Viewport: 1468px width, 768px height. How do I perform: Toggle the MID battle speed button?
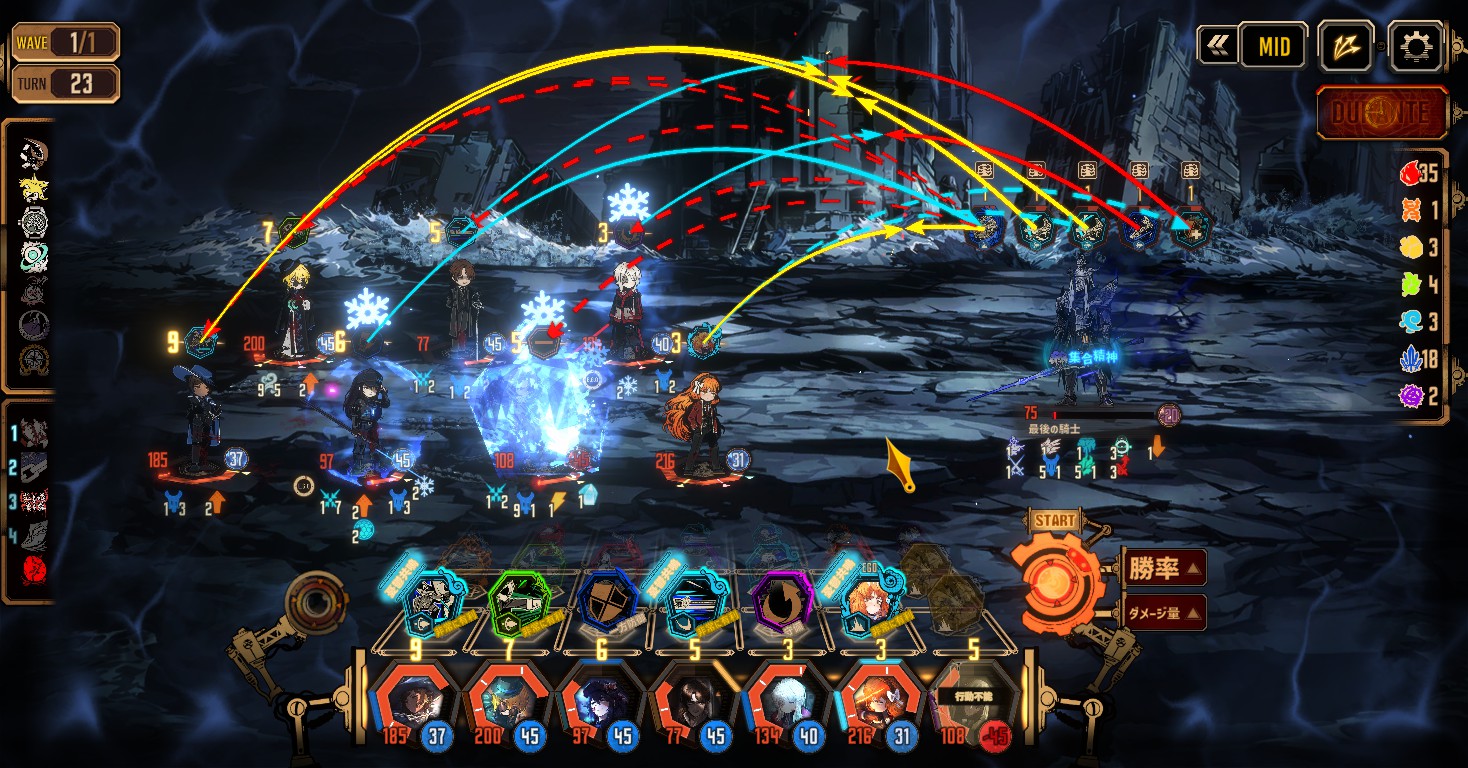pyautogui.click(x=1273, y=46)
